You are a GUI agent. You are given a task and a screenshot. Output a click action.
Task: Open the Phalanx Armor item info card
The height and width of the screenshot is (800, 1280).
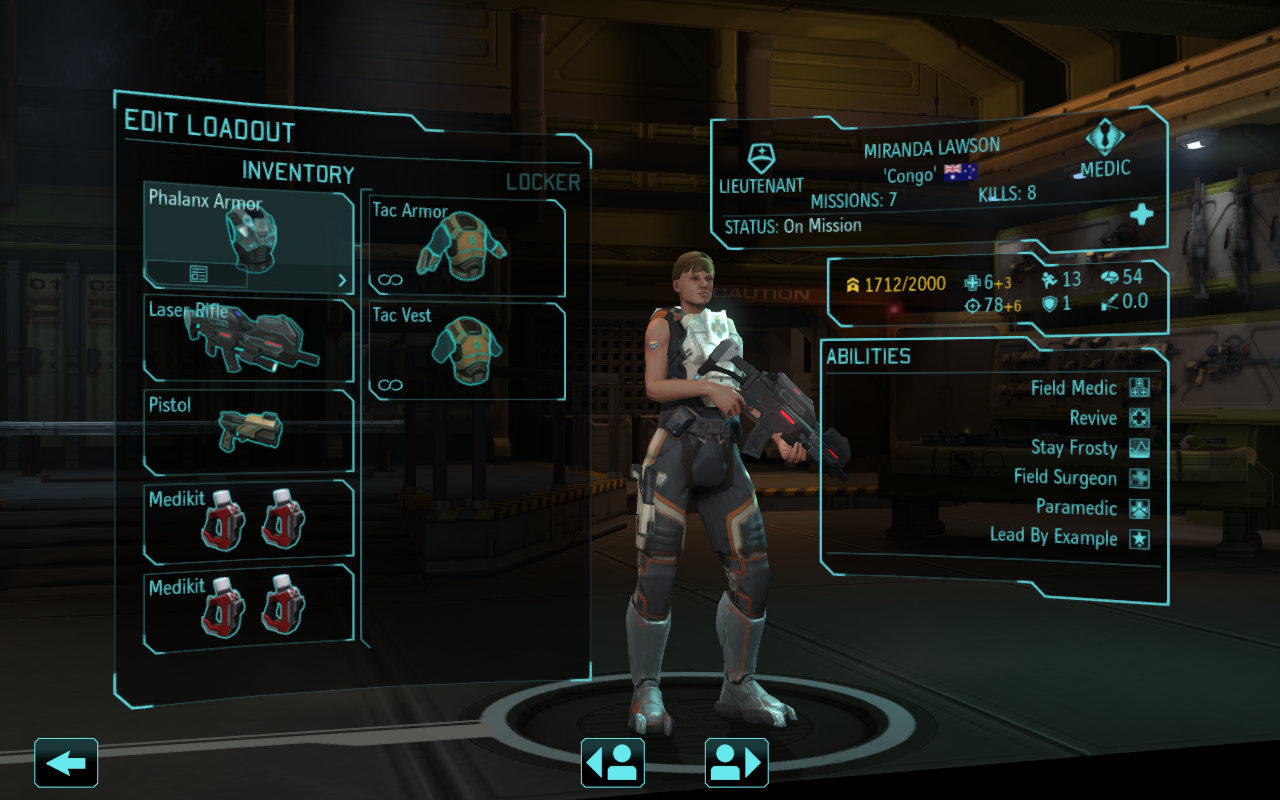198,274
